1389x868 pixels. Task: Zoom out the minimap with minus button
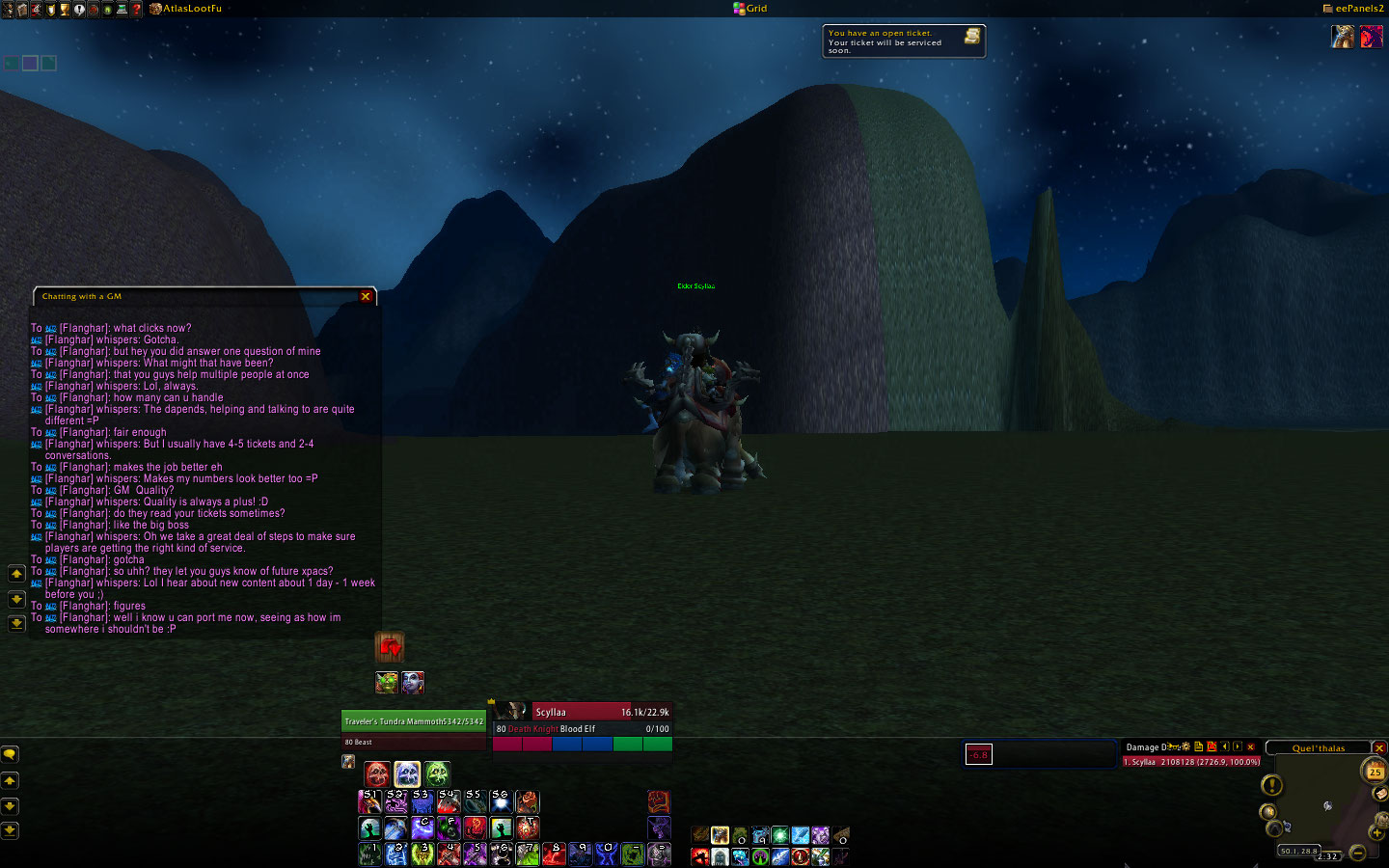[1358, 852]
